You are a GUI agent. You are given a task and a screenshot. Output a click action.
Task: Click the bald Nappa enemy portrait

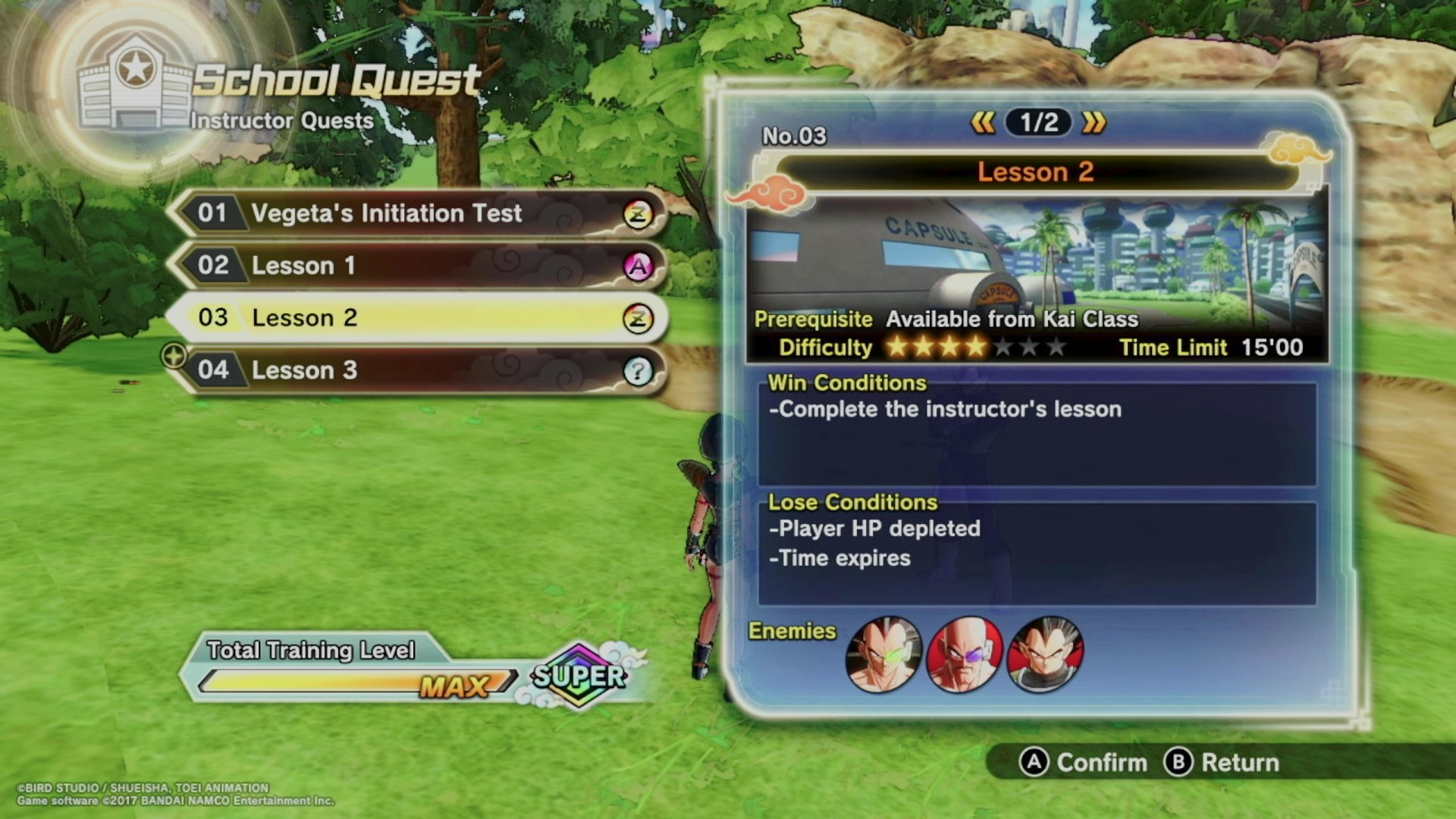tap(965, 654)
